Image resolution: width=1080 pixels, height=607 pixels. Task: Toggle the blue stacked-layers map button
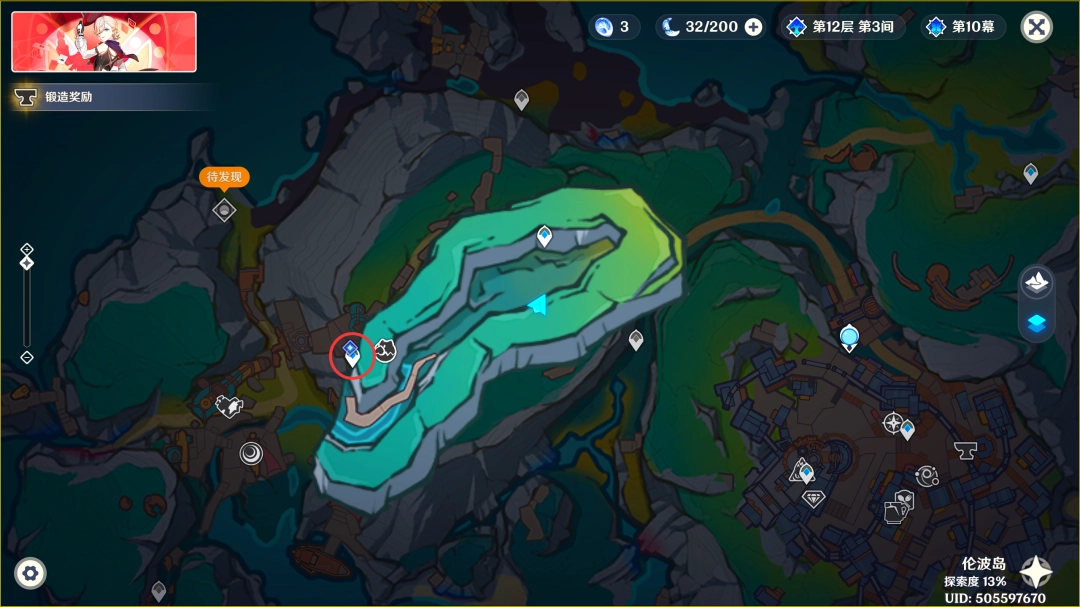tap(1036, 322)
